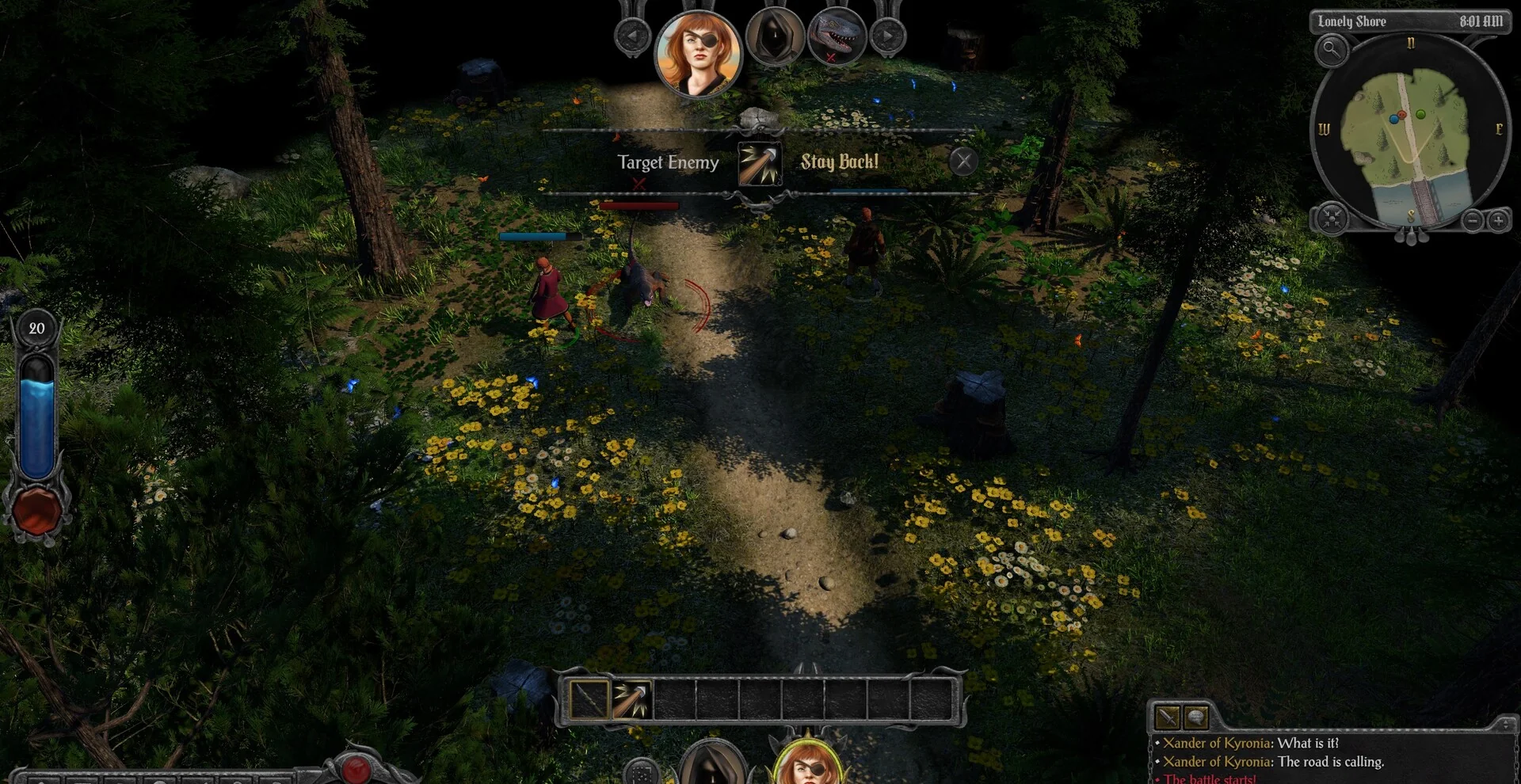Select the hooded party member portrait at bottom
The image size is (1521, 784).
click(712, 765)
